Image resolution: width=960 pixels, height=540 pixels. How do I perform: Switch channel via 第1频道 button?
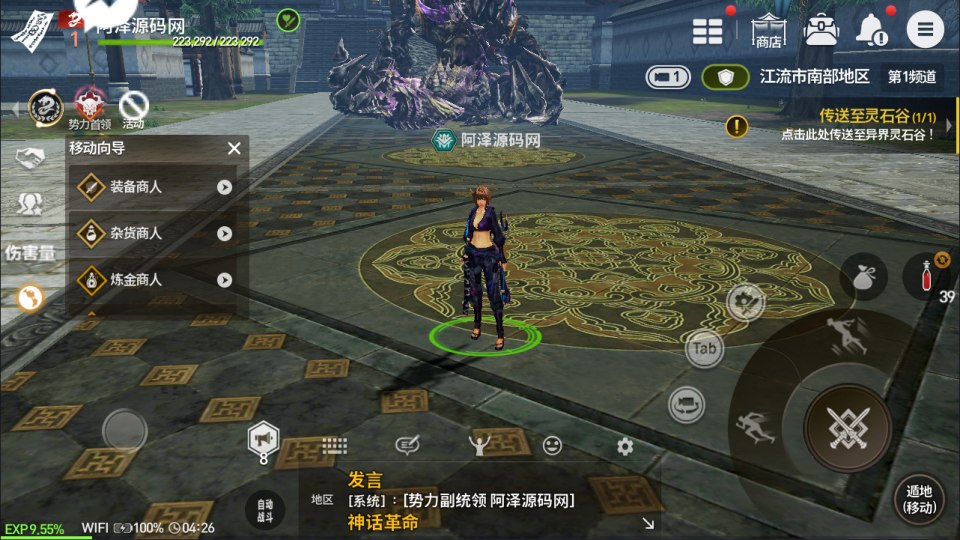point(912,76)
